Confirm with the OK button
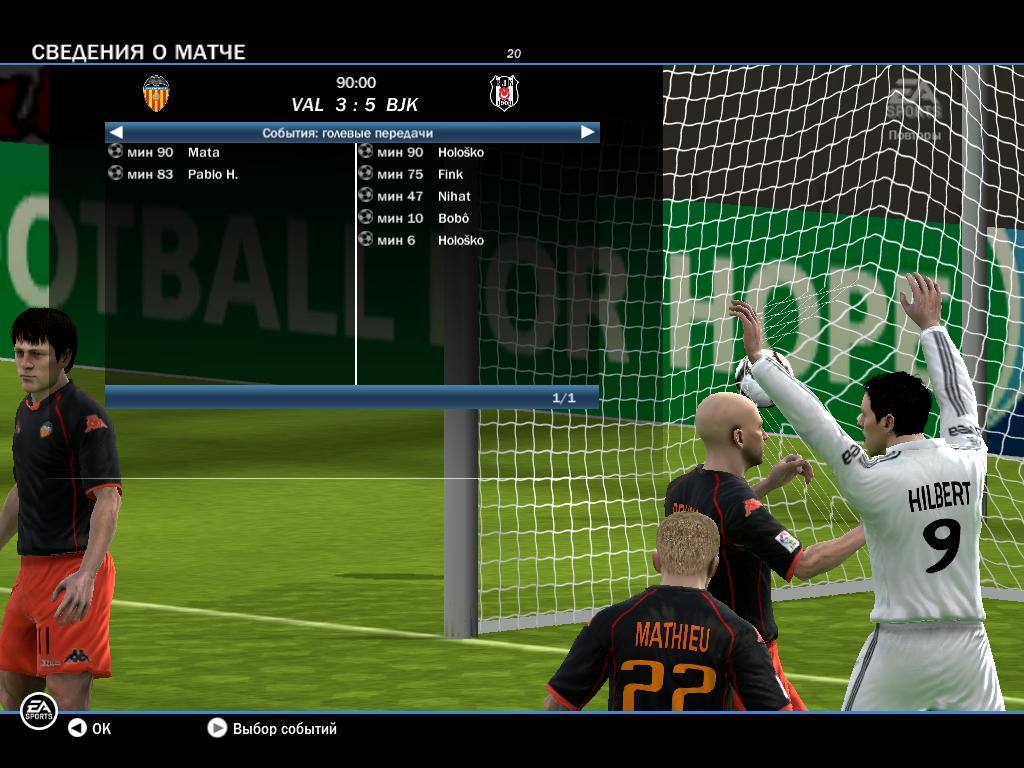Viewport: 1024px width, 768px height. click(x=89, y=729)
